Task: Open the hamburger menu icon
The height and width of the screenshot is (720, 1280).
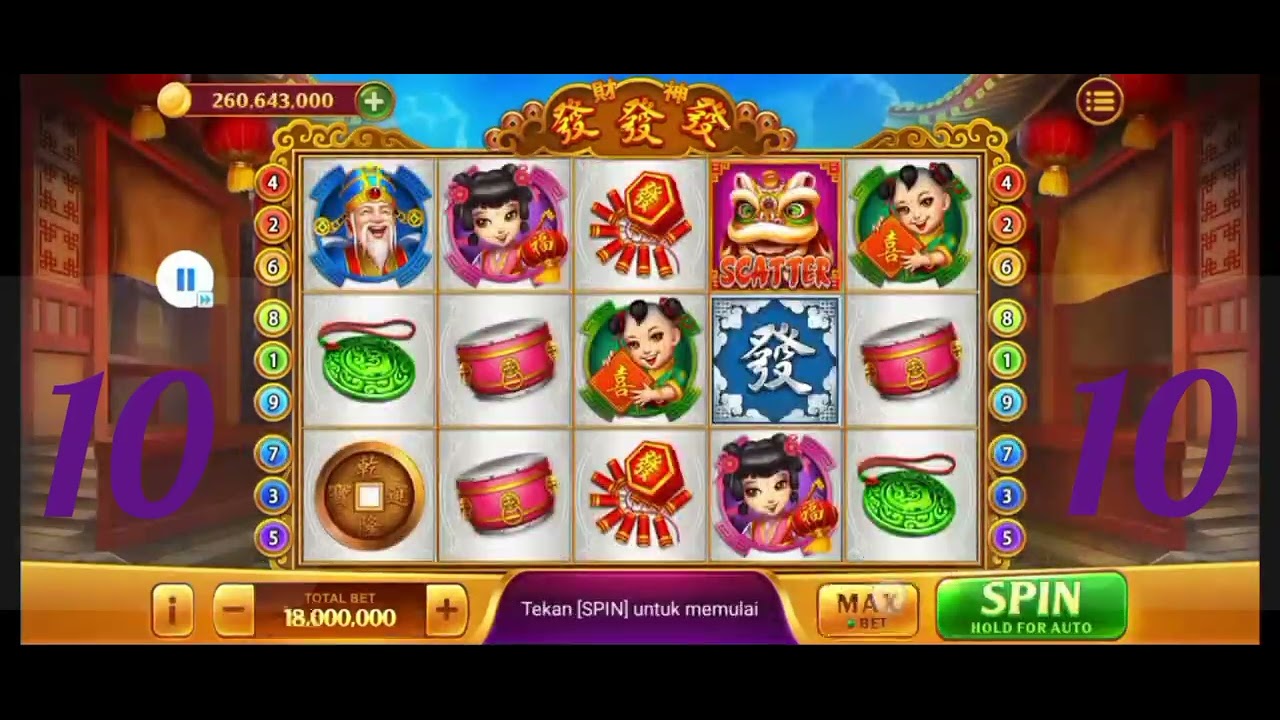Action: pos(1099,101)
